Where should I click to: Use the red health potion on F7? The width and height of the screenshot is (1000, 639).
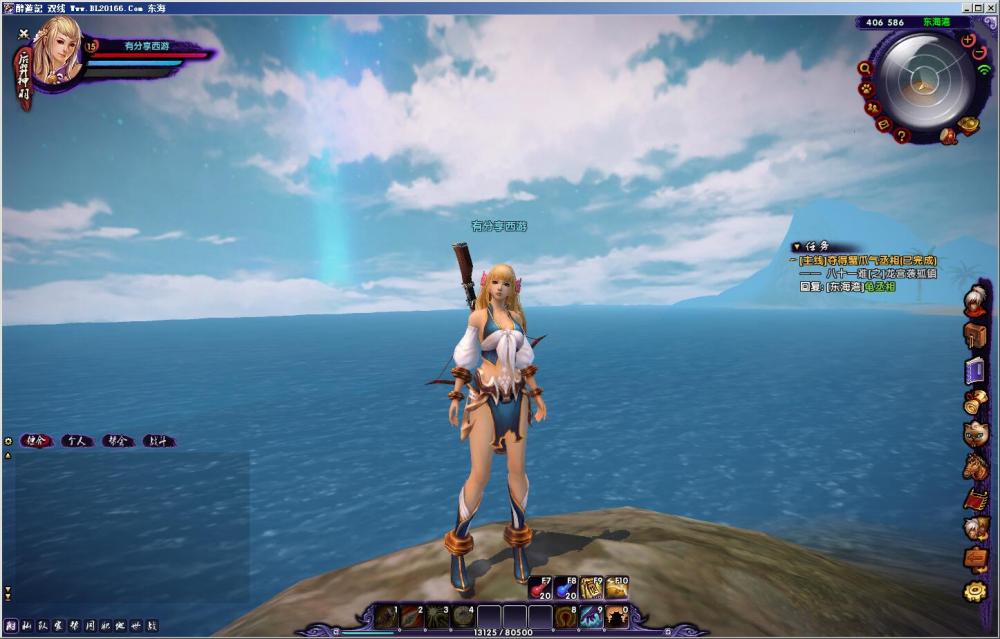[x=540, y=588]
